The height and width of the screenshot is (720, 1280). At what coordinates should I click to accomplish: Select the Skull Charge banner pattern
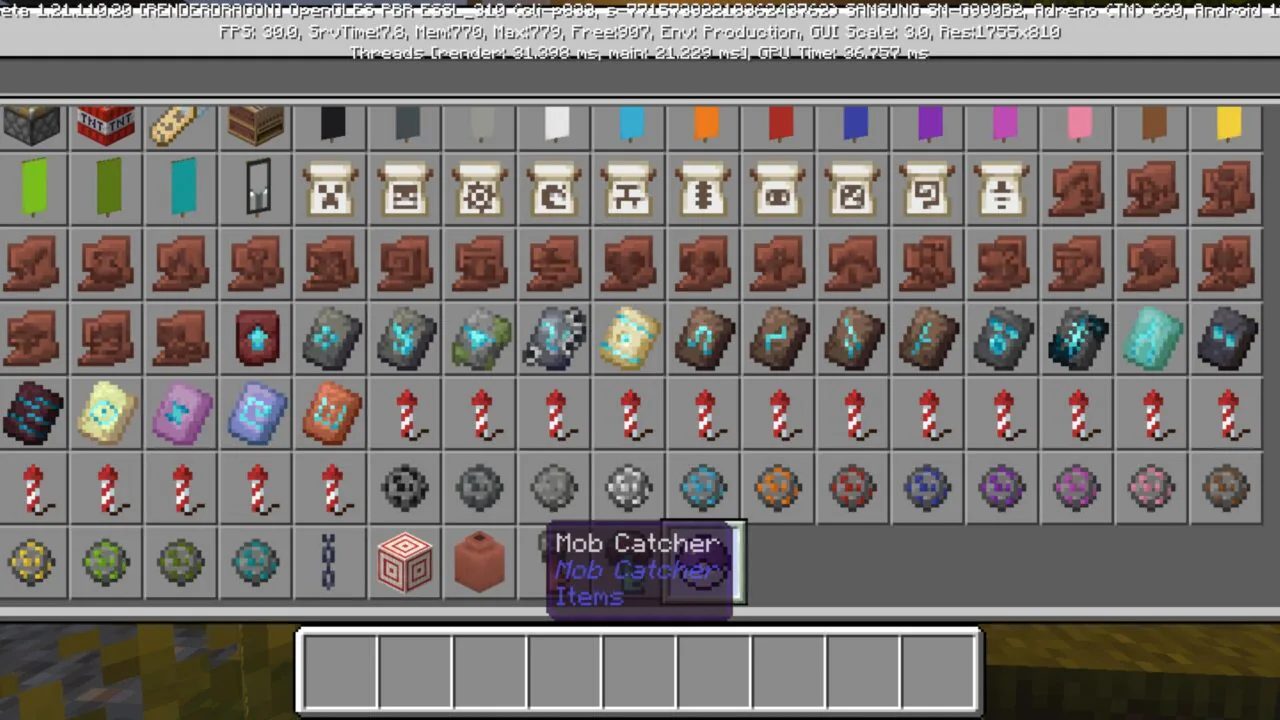click(405, 190)
